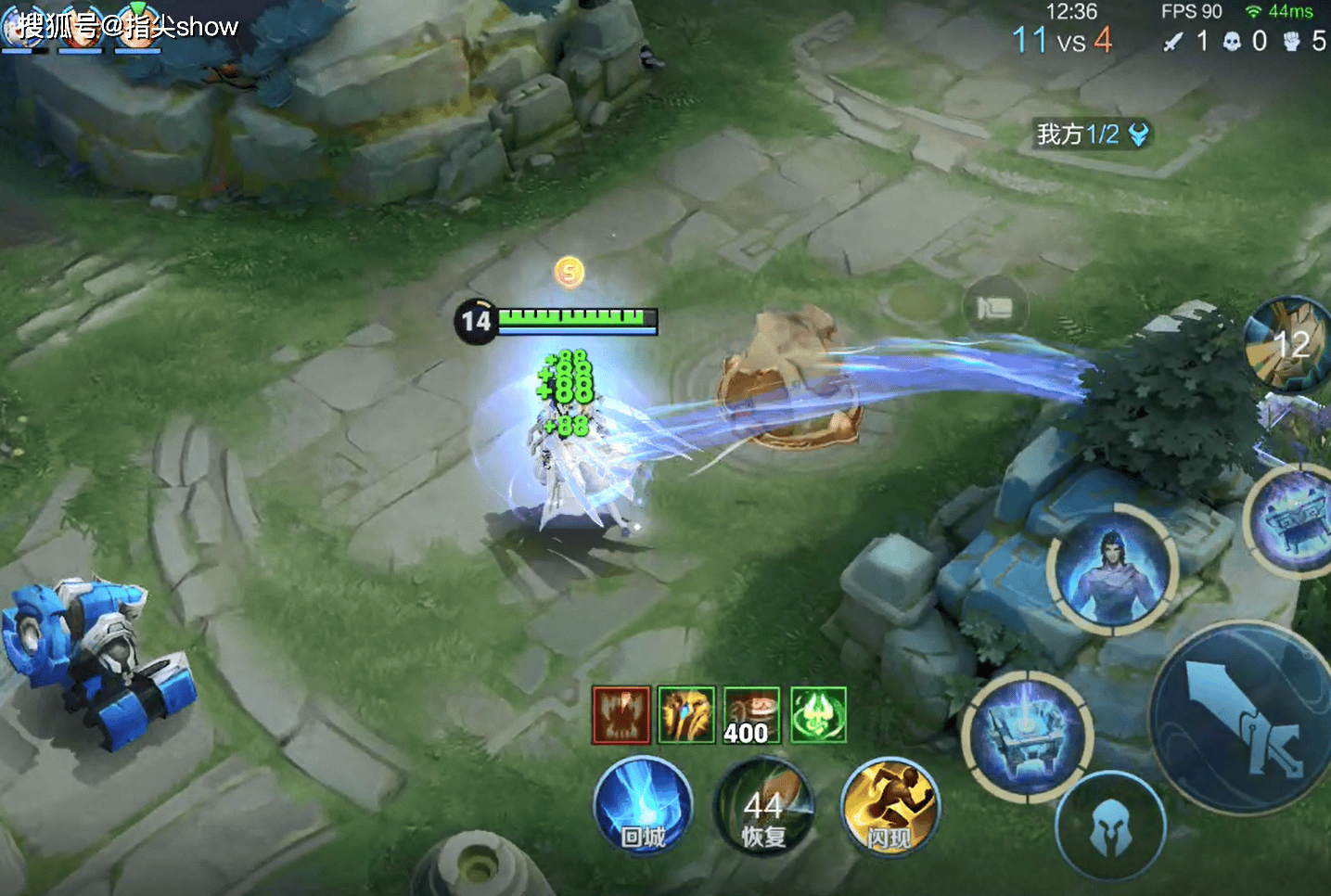
Task: Open the translucent flag signal button
Action: [993, 308]
